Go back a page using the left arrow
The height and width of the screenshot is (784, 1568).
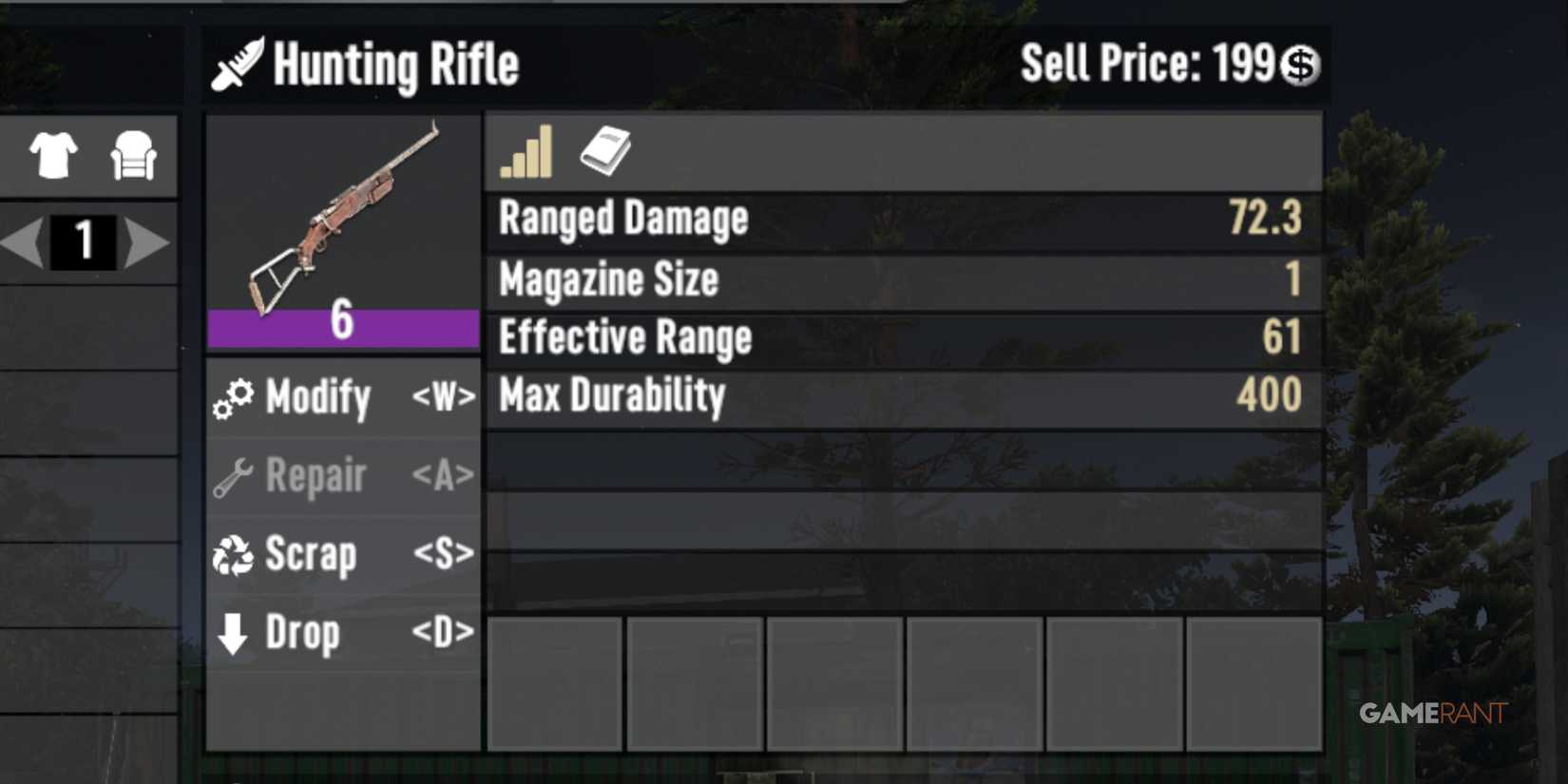pyautogui.click(x=21, y=243)
